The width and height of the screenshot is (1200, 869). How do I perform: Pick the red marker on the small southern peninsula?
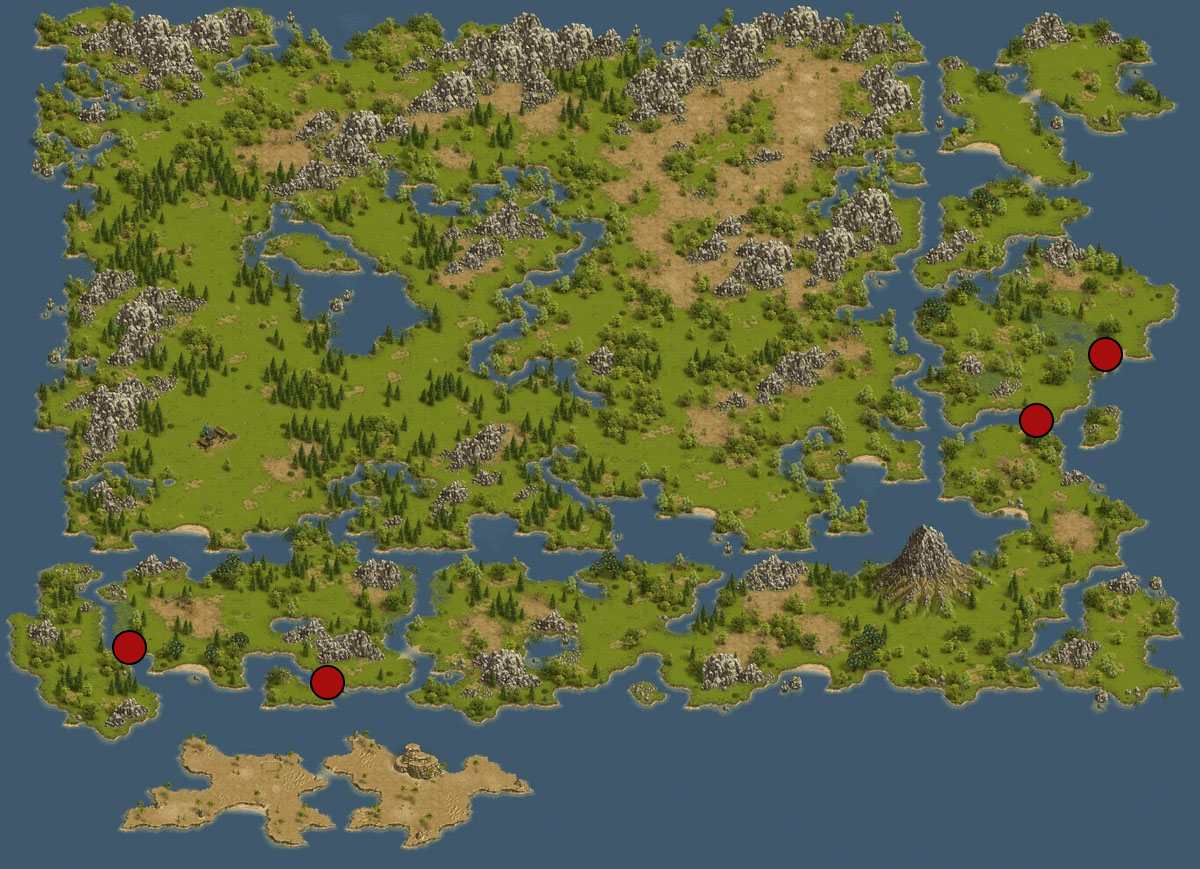pos(327,682)
